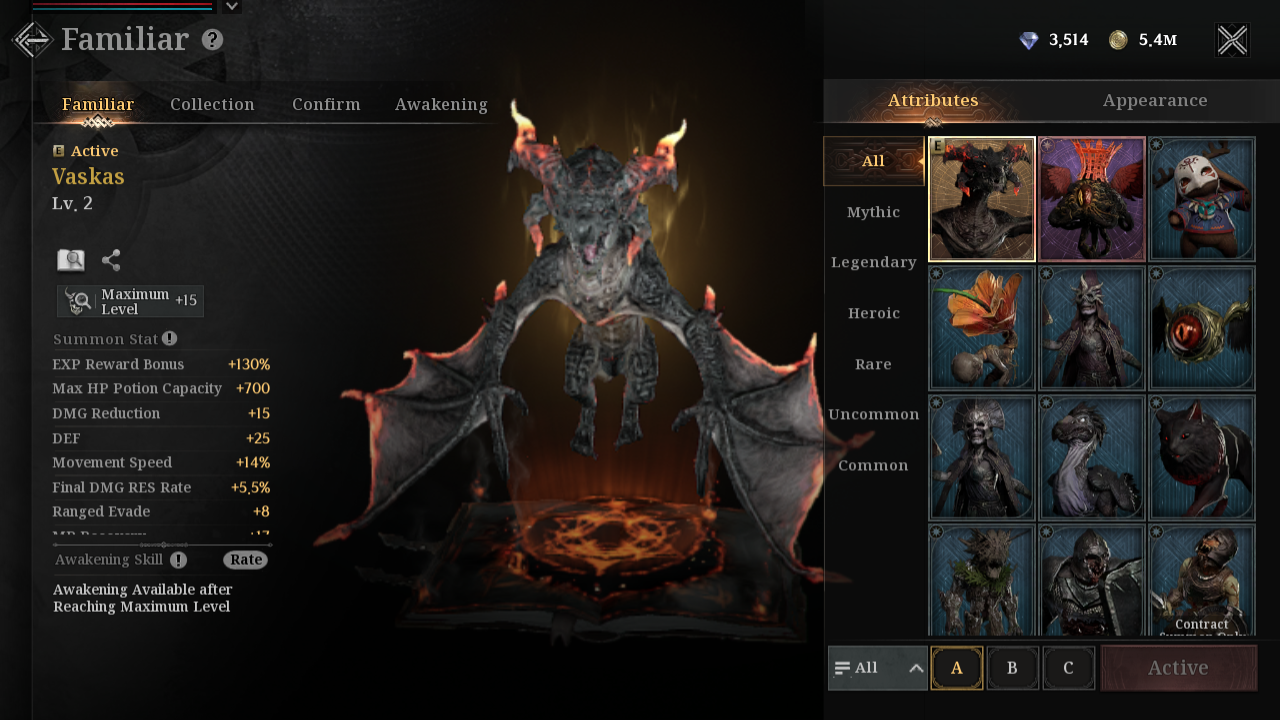Viewport: 1280px width, 720px height.
Task: Go back using the arrow button
Action: click(x=32, y=40)
